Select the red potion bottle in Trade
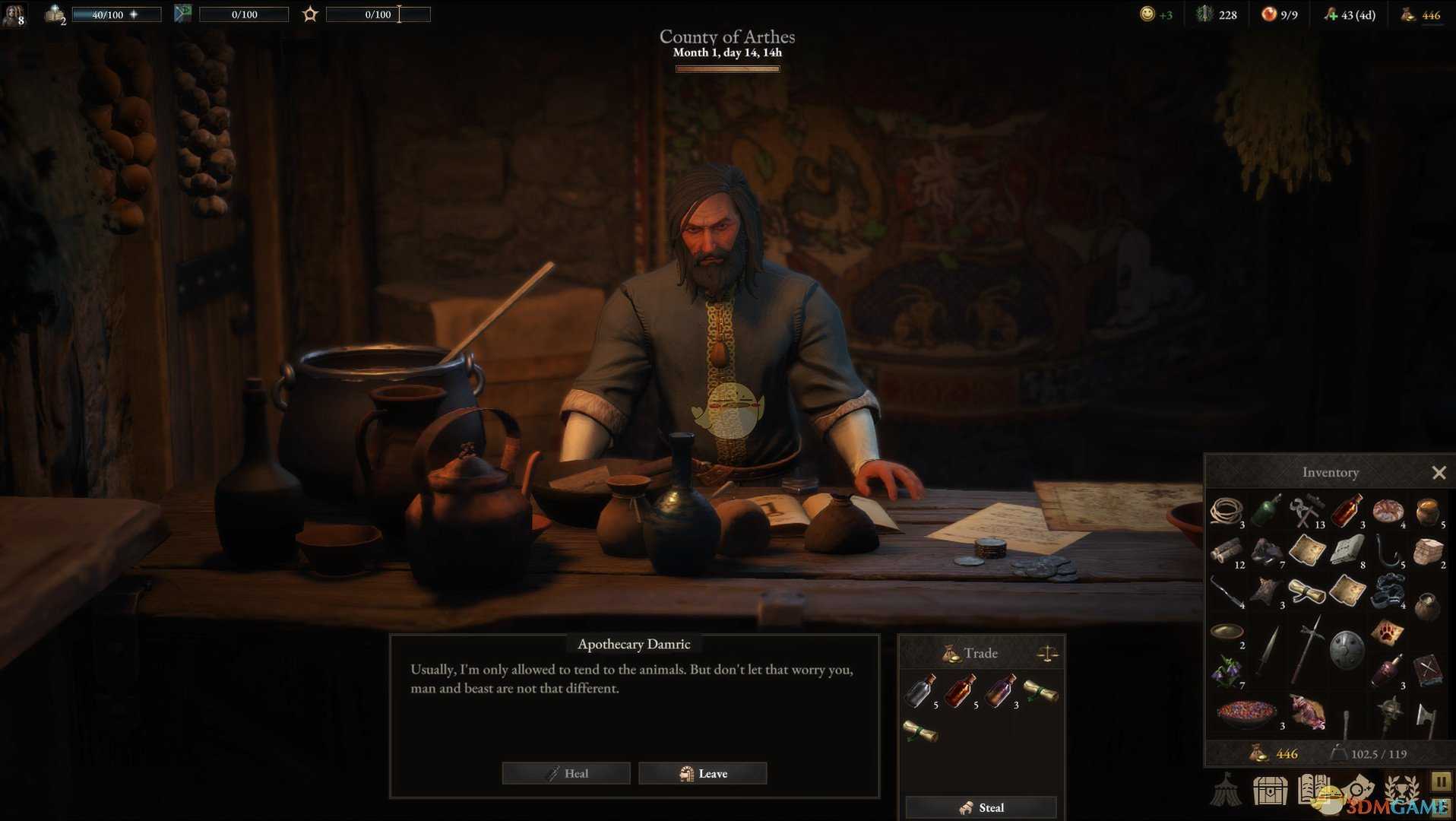Image resolution: width=1456 pixels, height=821 pixels. pos(960,692)
